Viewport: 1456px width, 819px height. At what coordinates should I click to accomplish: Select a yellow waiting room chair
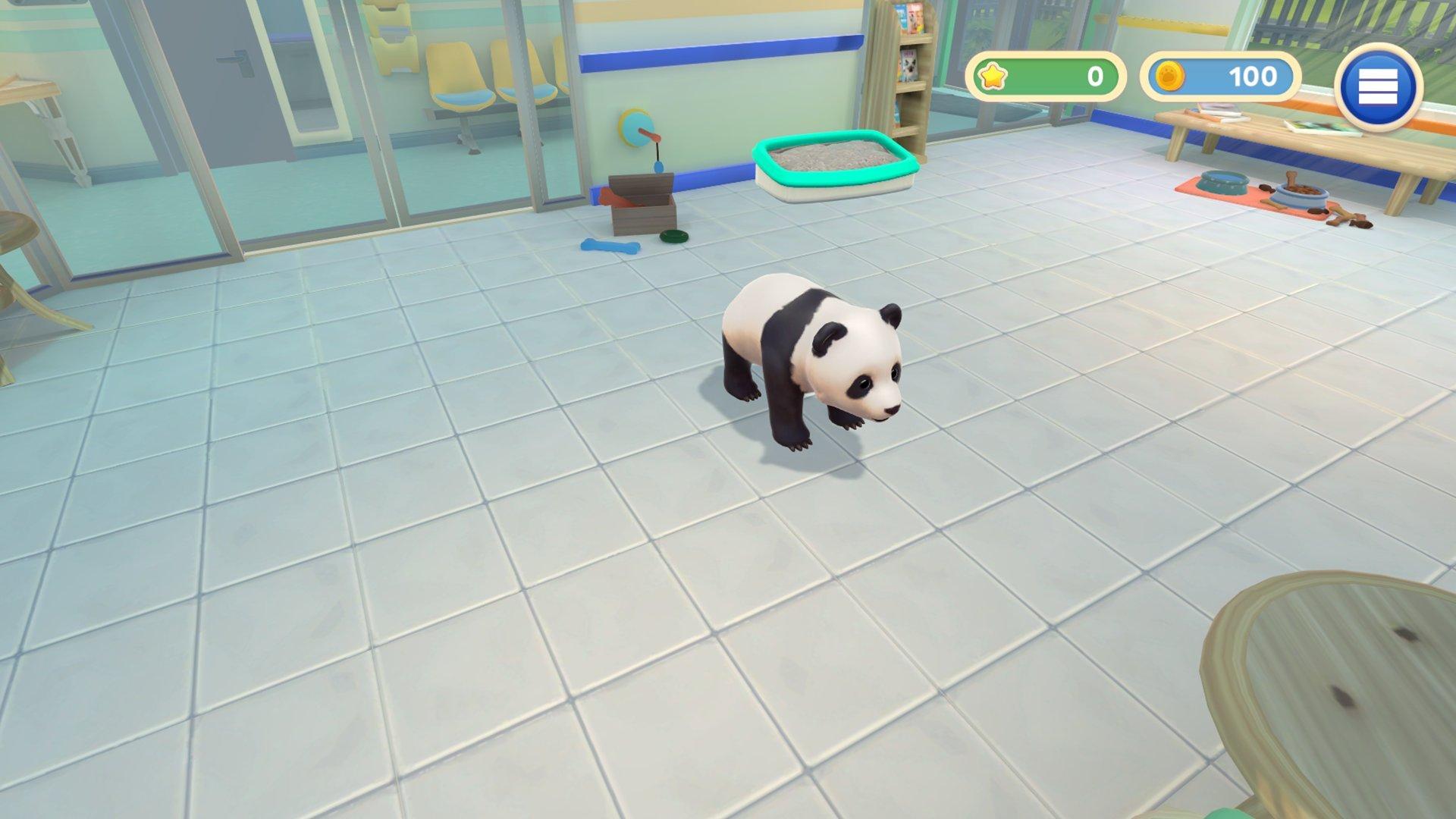456,76
